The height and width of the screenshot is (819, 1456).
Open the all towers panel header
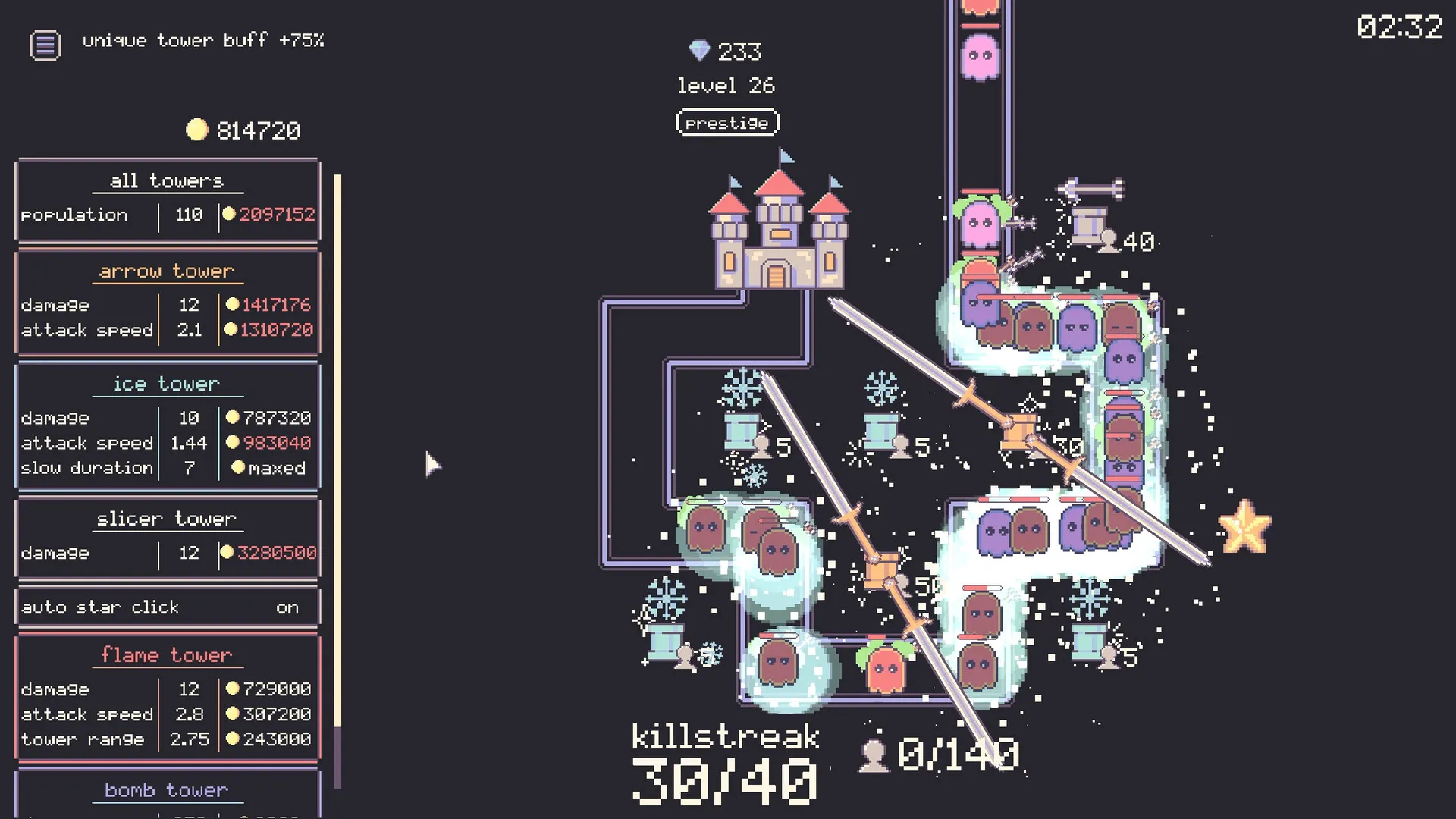click(167, 180)
